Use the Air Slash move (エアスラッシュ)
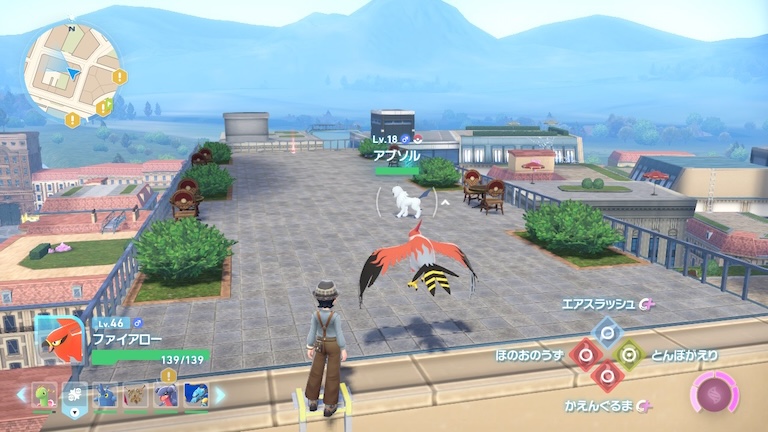 pyautogui.click(x=605, y=332)
